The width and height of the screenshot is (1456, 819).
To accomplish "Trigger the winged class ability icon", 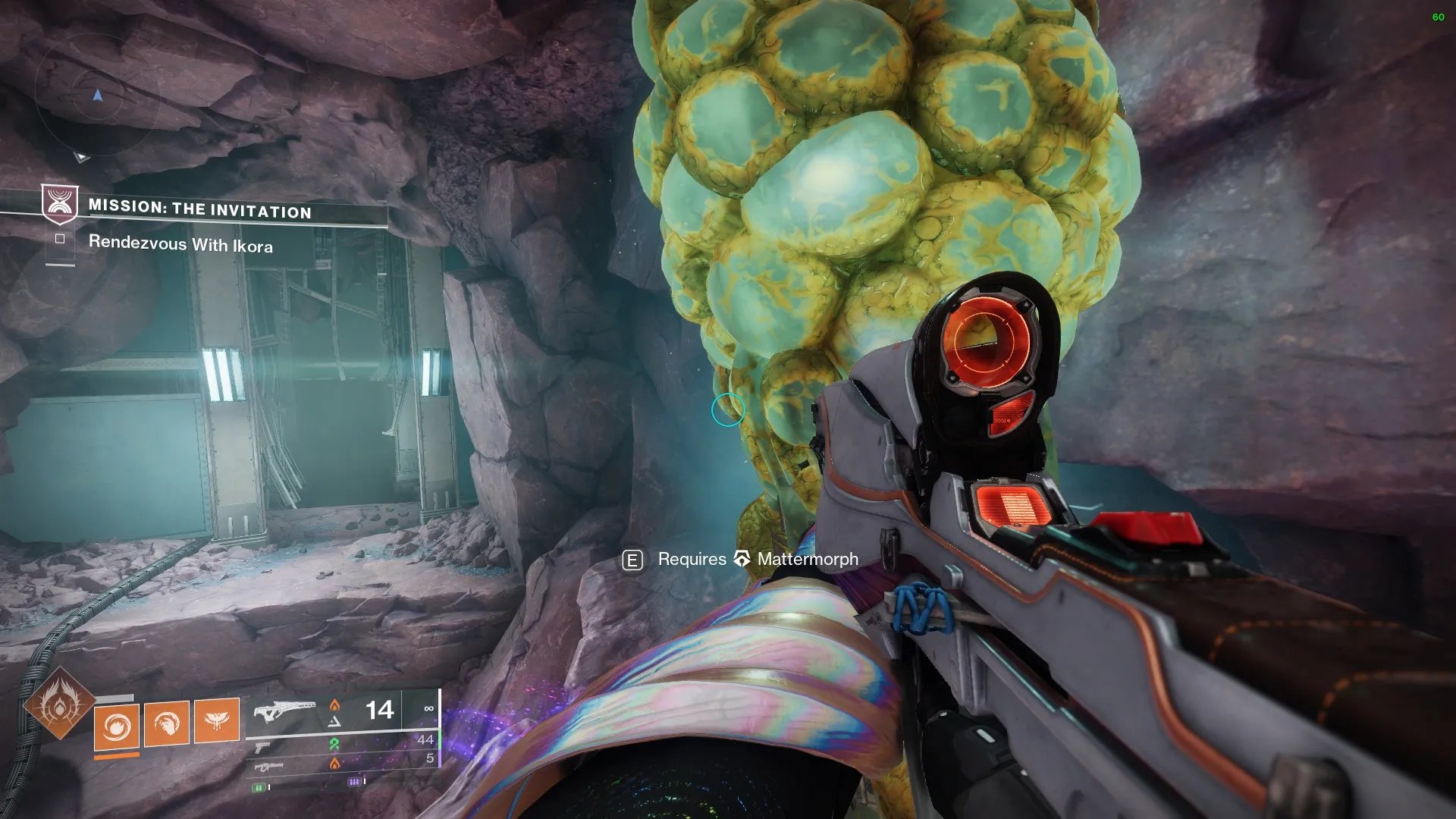I will (217, 720).
